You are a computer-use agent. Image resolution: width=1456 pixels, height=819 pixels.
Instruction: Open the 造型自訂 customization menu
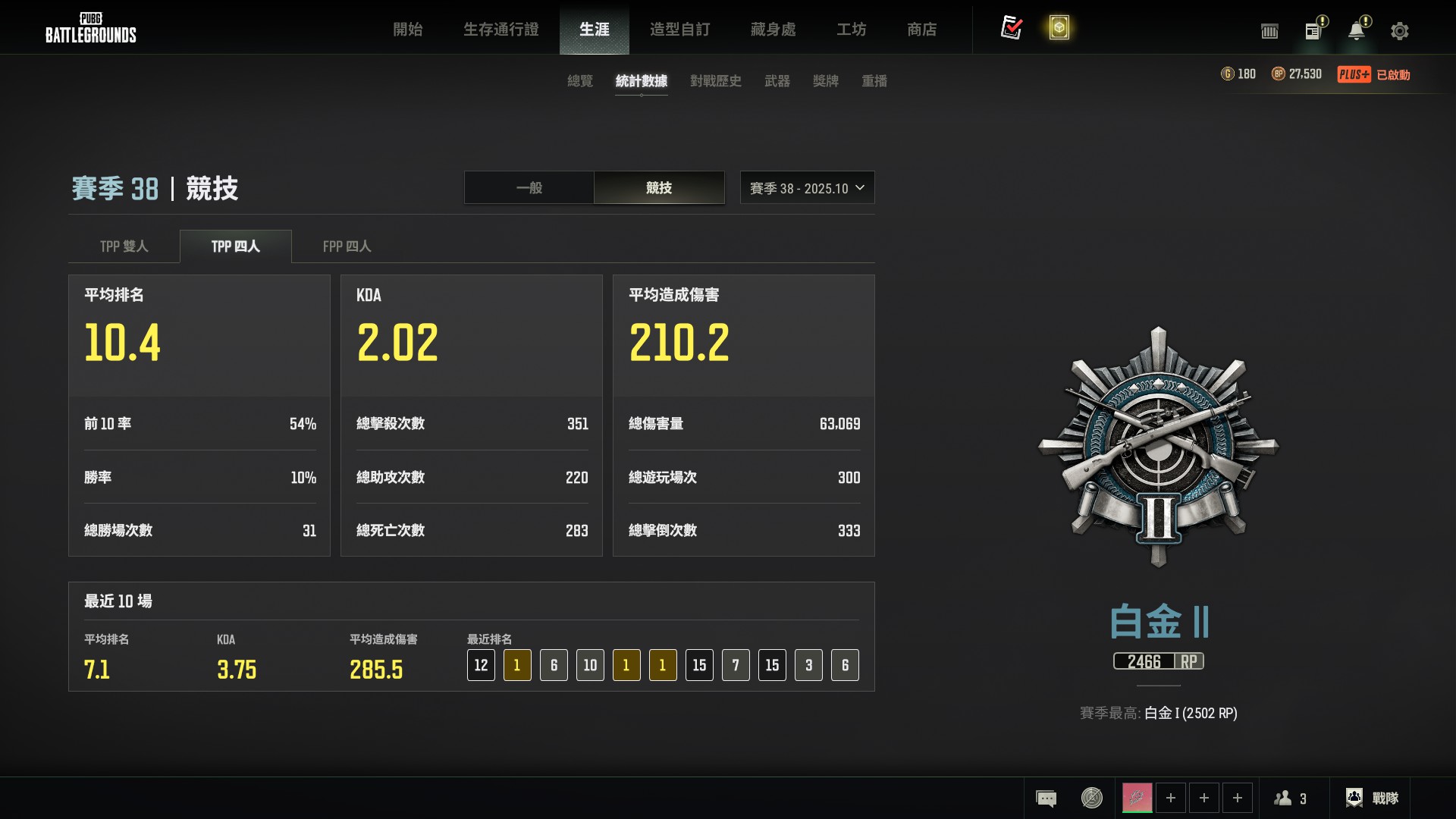click(679, 30)
